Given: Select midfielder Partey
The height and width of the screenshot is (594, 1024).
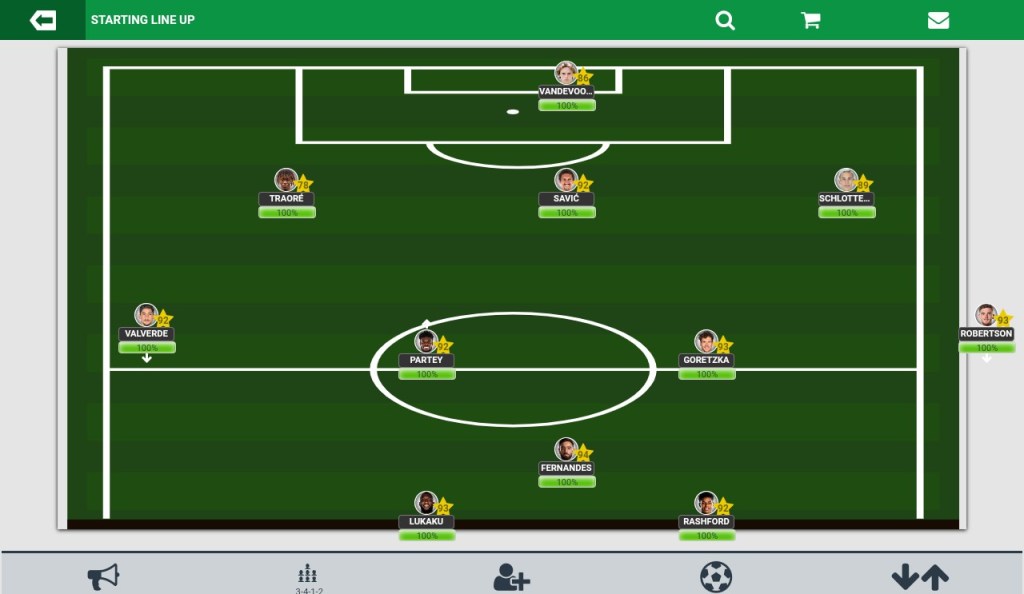Looking at the screenshot, I should point(427,343).
